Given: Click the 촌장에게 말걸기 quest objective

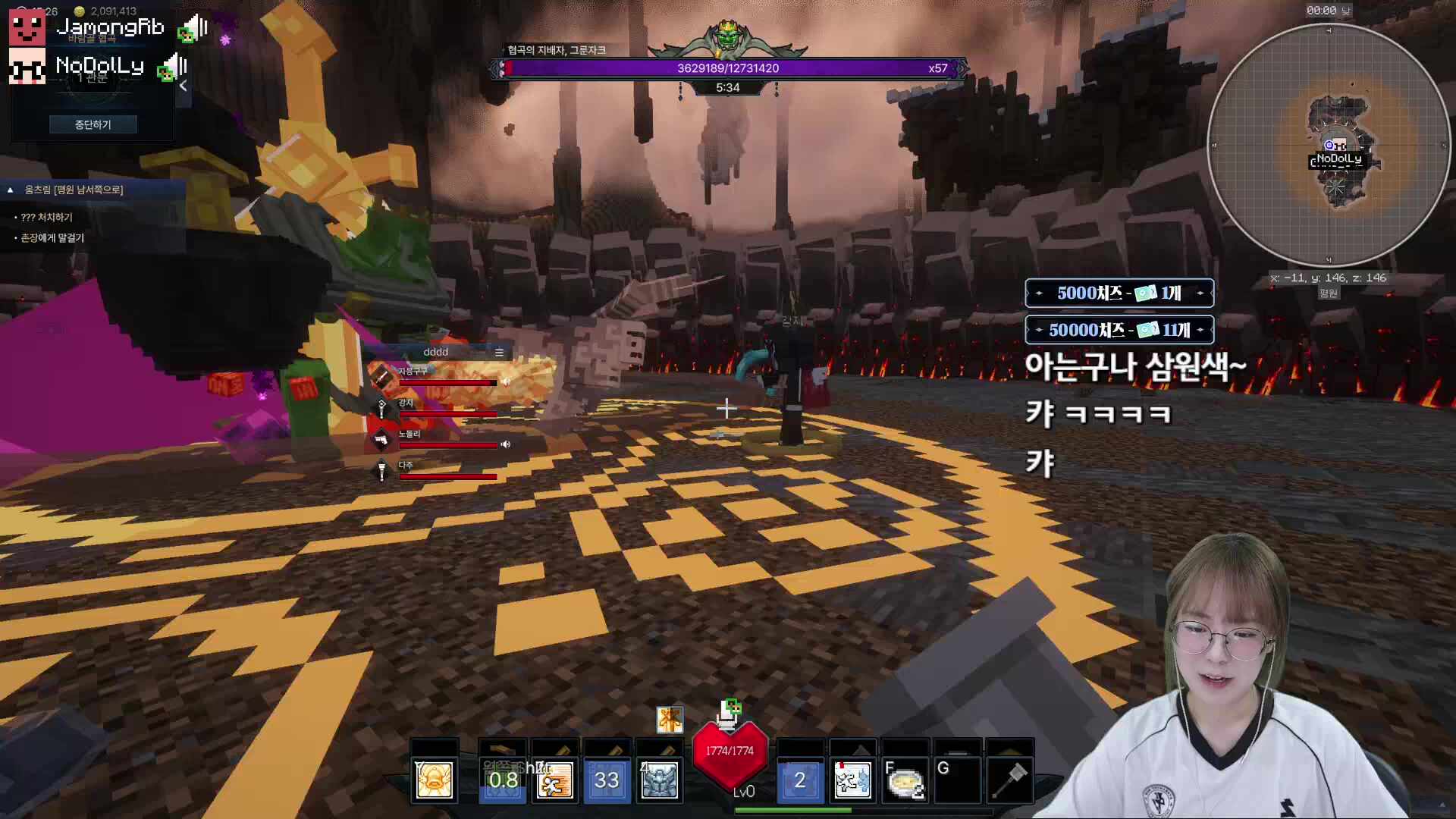Looking at the screenshot, I should 50,237.
